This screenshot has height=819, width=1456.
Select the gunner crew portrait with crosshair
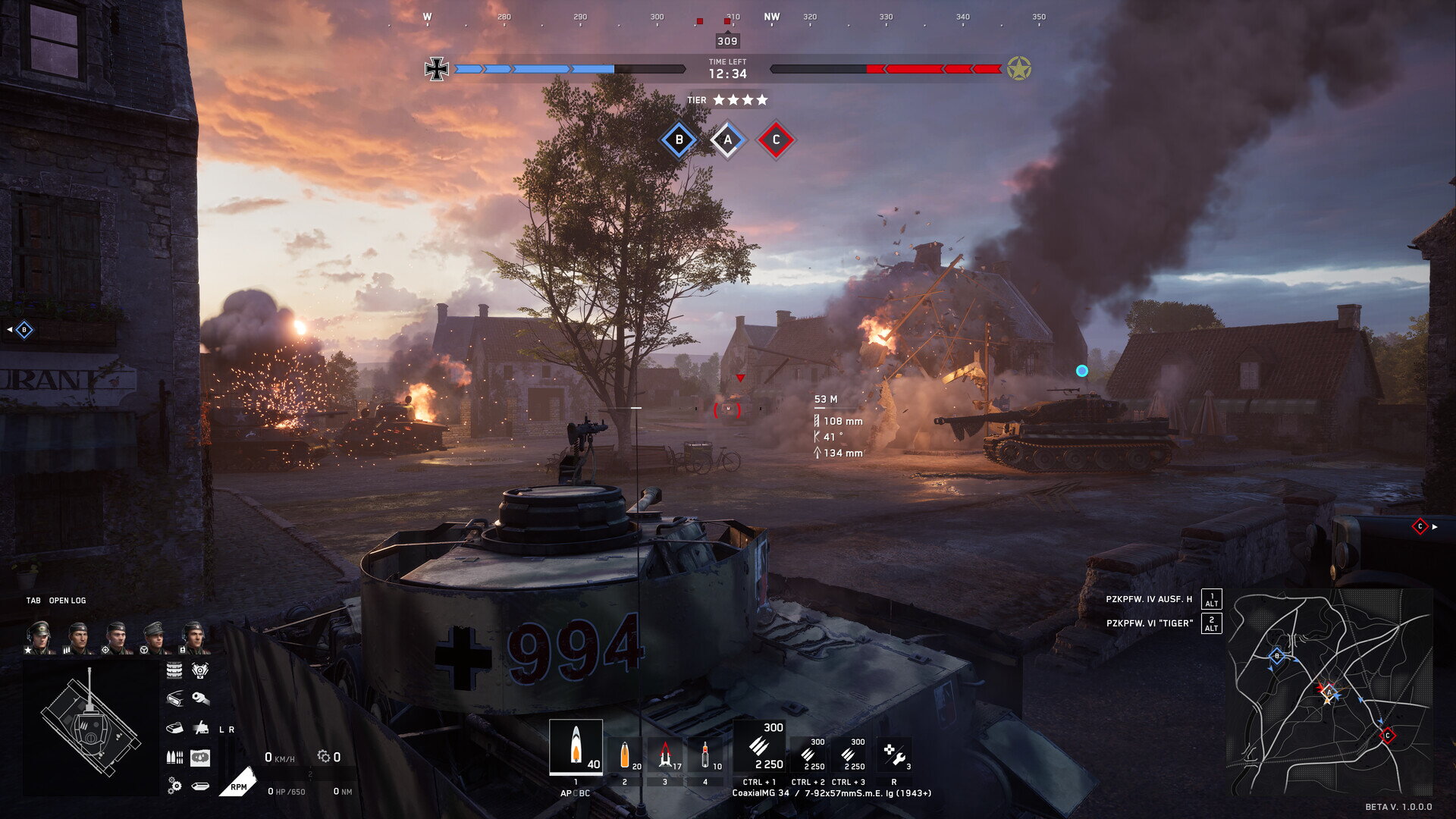pyautogui.click(x=116, y=637)
